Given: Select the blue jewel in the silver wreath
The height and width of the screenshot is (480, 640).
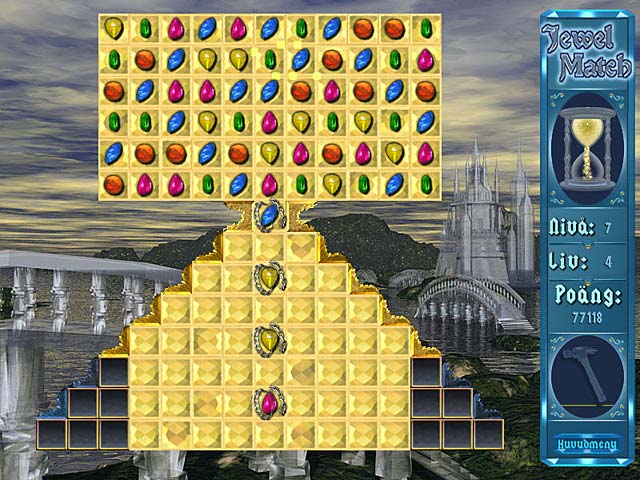Looking at the screenshot, I should click(x=269, y=214).
